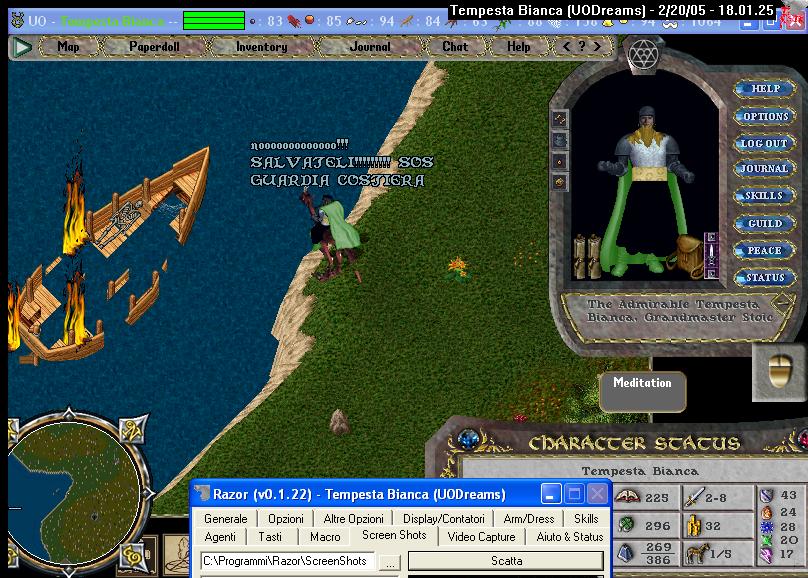
Task: Switch to the Video Capture tab
Action: (x=481, y=537)
